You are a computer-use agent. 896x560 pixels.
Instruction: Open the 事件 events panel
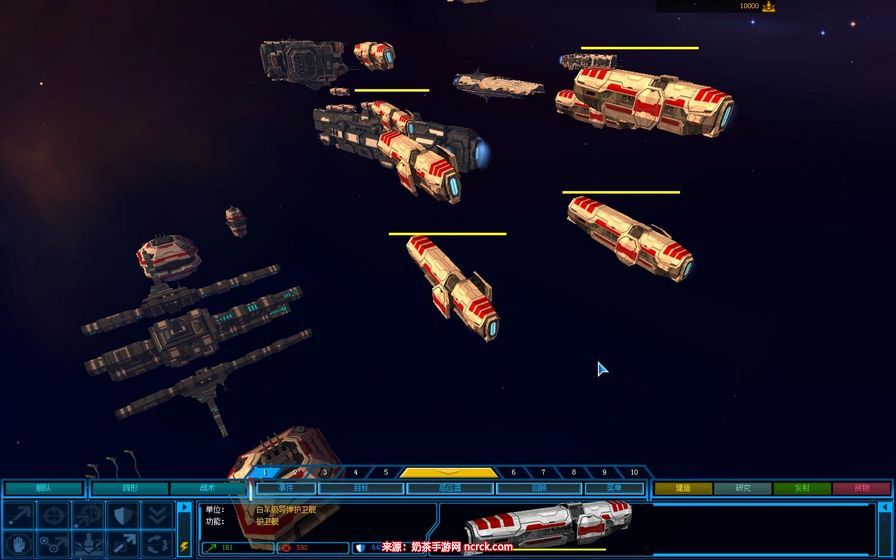pyautogui.click(x=286, y=488)
